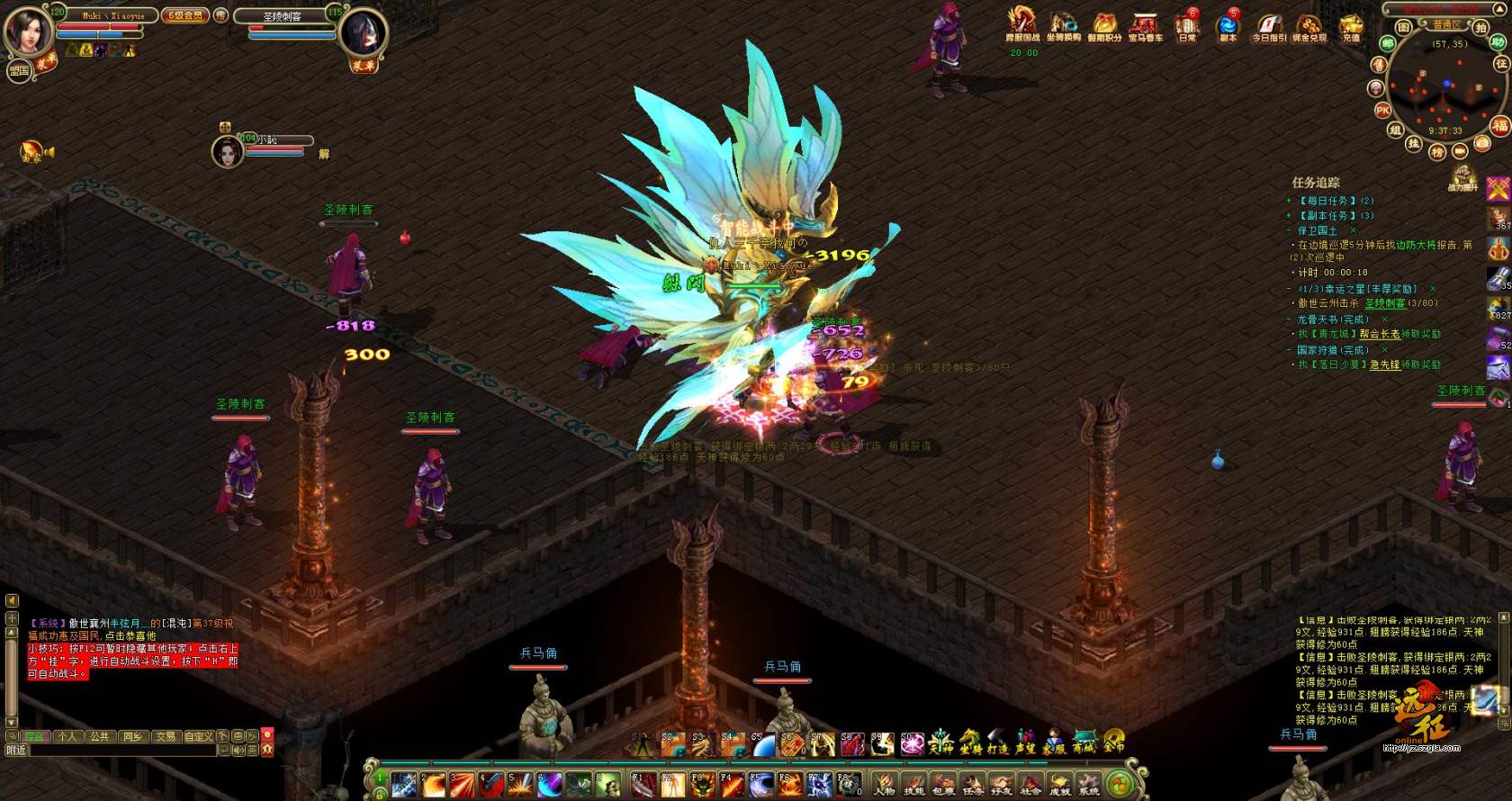Select the 圣陵刺客 target portrait
The height and width of the screenshot is (801, 1512).
click(x=364, y=34)
